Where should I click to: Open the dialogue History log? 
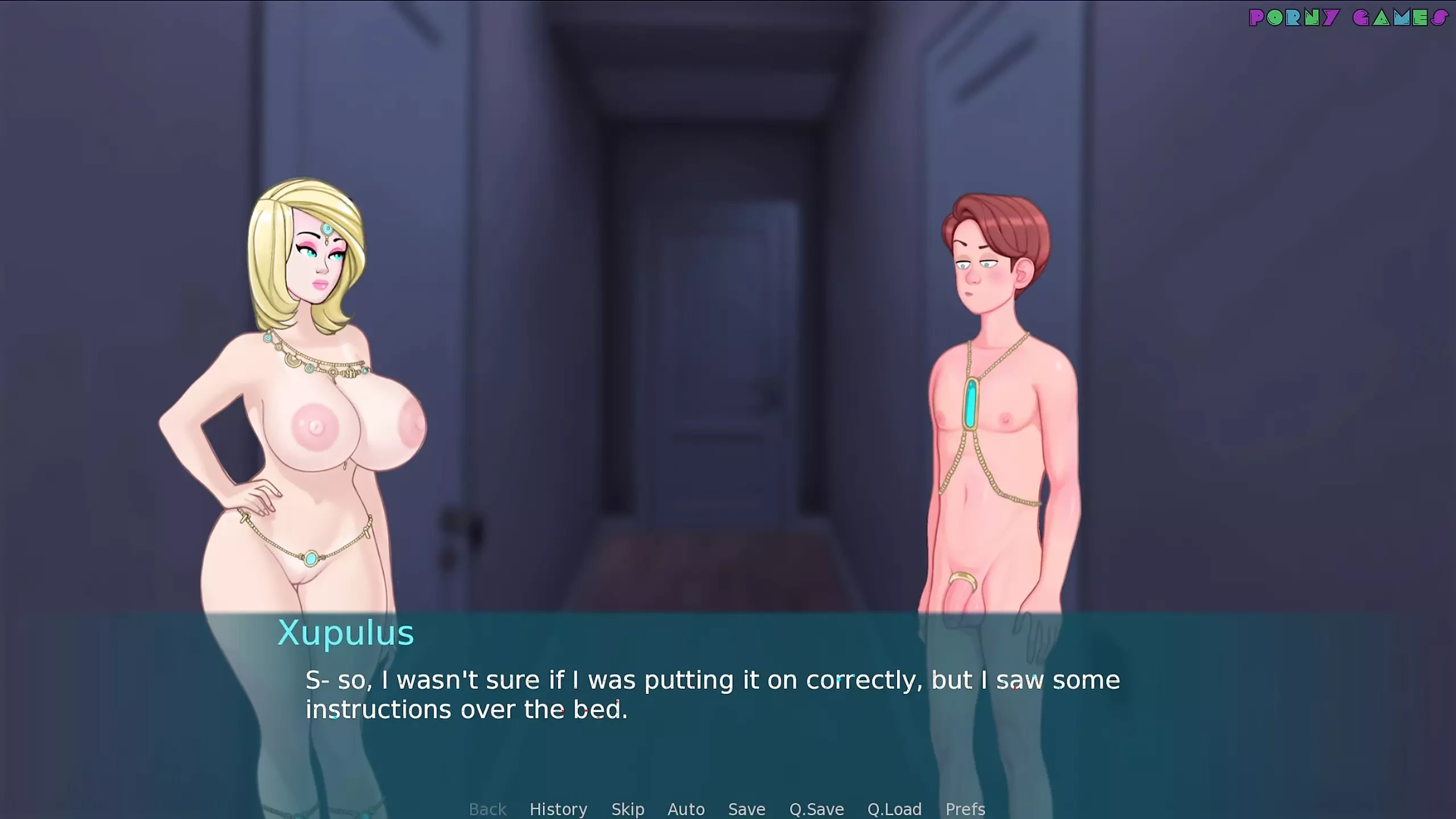pyautogui.click(x=558, y=809)
